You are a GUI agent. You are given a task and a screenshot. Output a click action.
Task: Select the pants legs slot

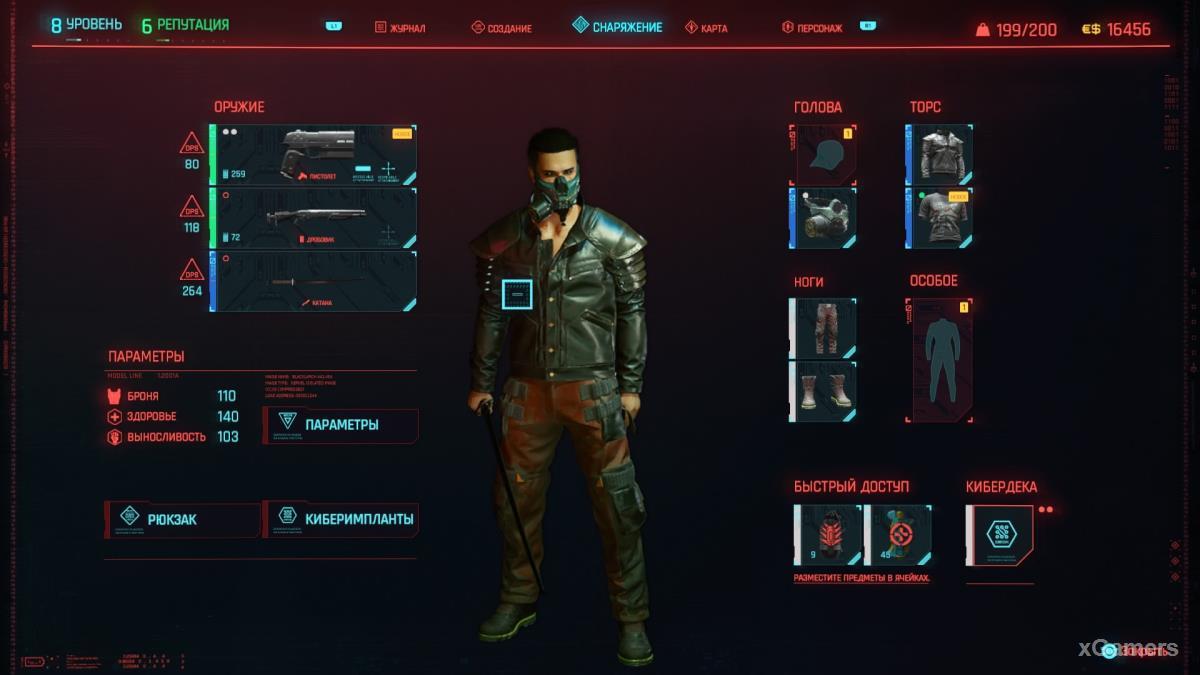[x=824, y=328]
